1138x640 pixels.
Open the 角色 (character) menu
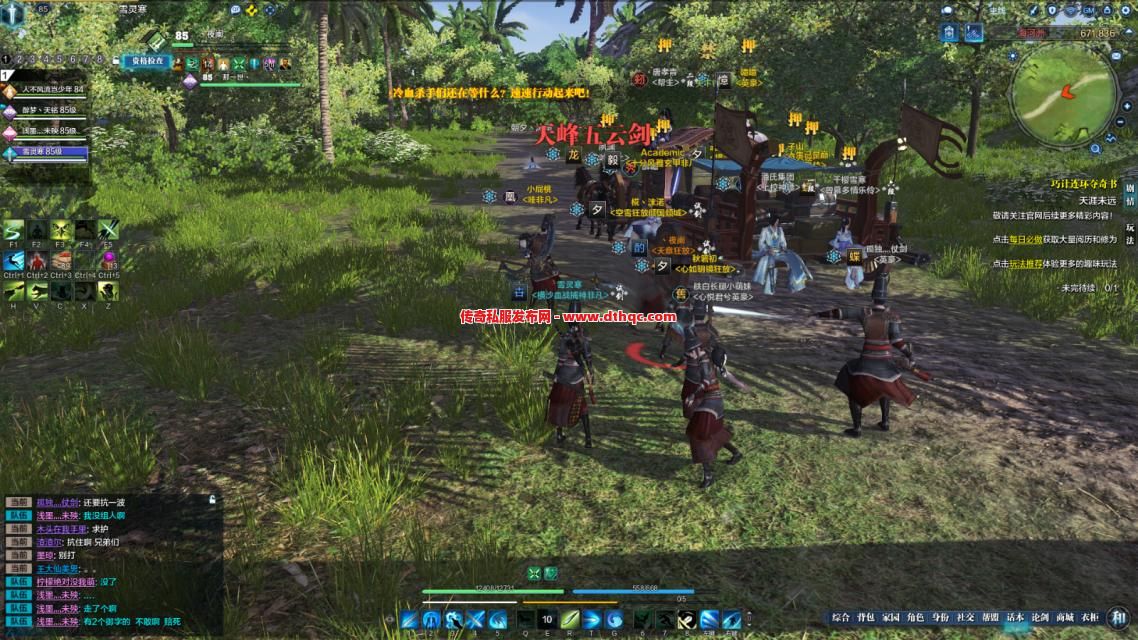pyautogui.click(x=915, y=617)
